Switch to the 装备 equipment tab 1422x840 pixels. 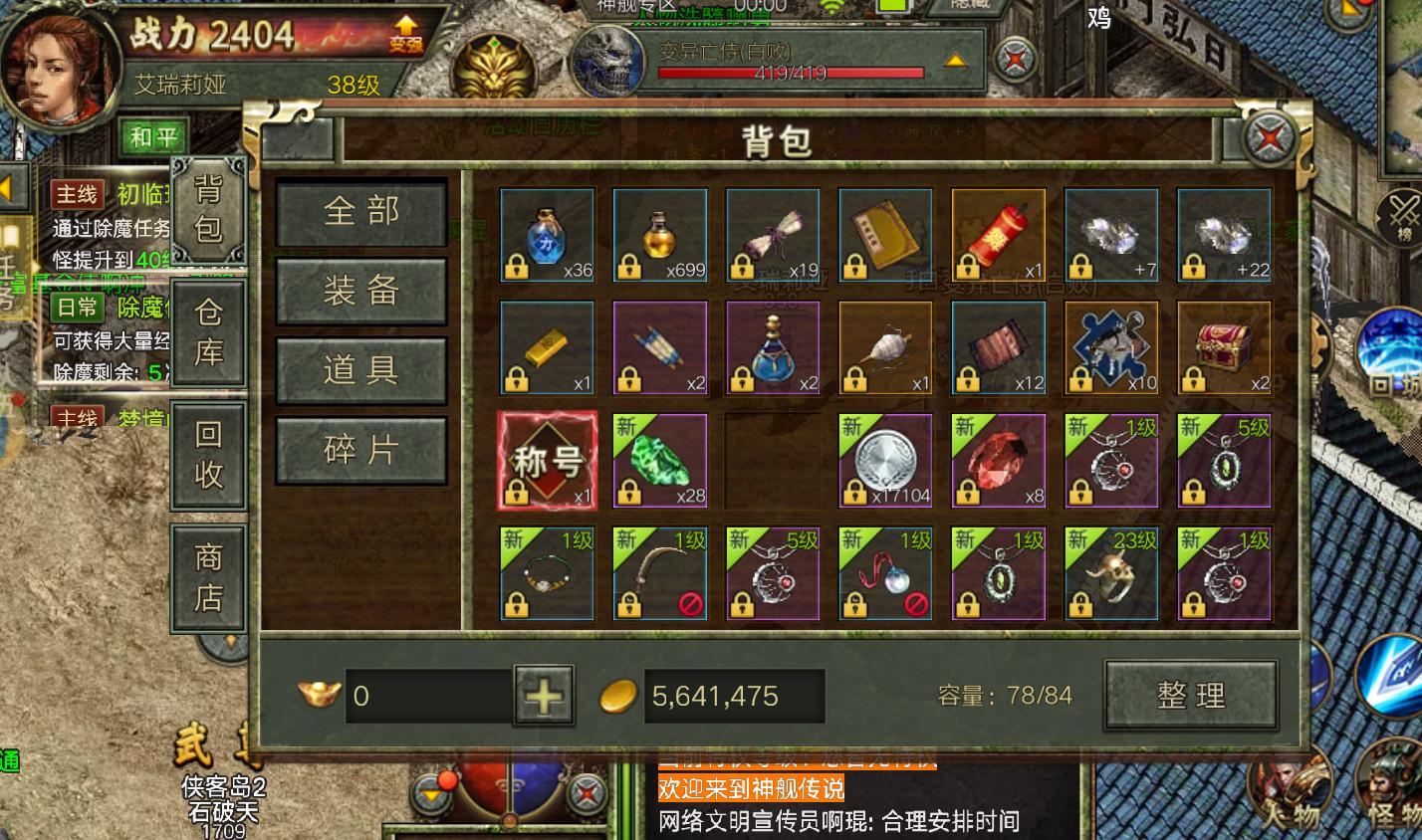point(360,291)
